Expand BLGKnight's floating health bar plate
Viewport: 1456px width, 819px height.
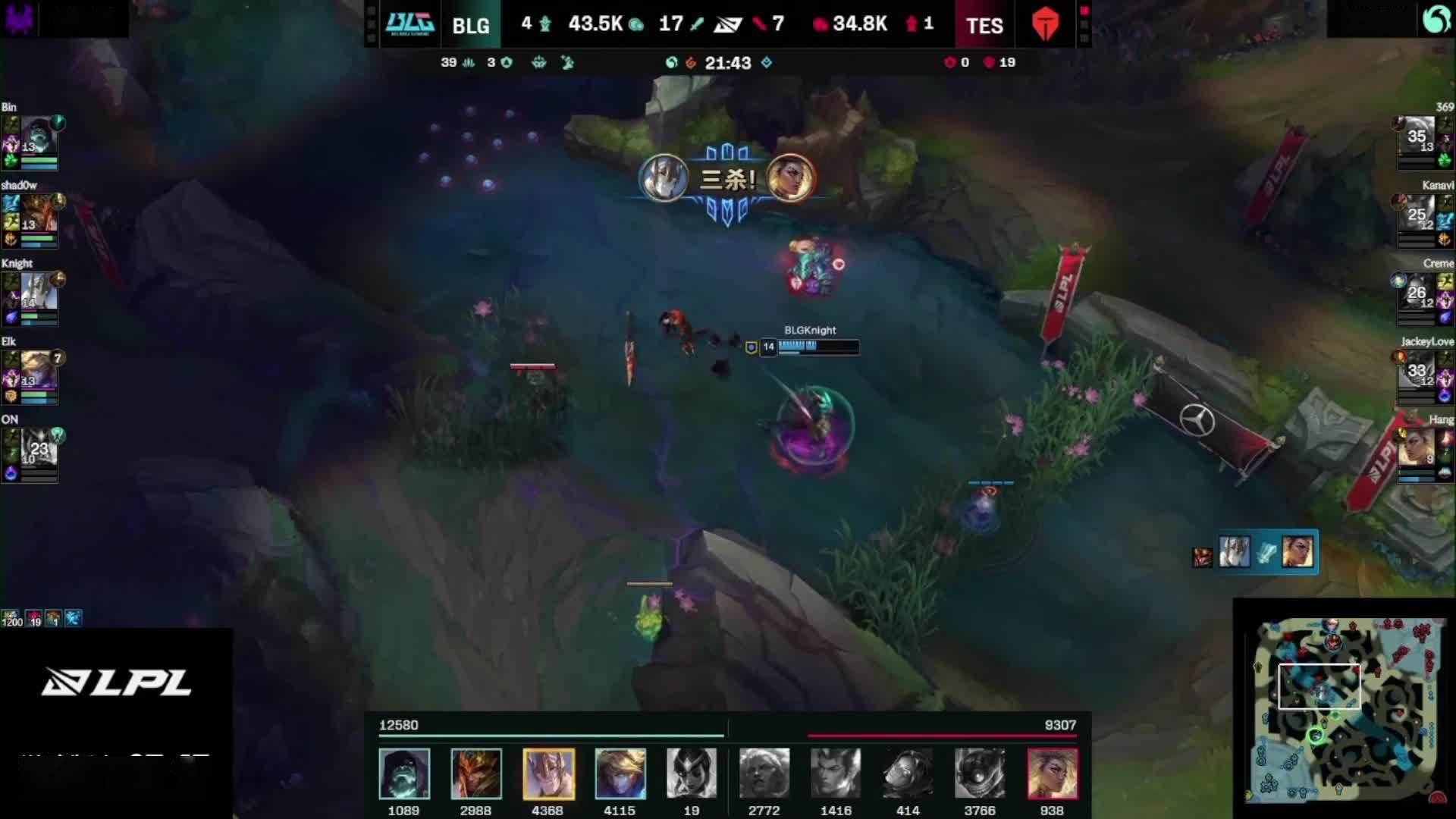(808, 347)
